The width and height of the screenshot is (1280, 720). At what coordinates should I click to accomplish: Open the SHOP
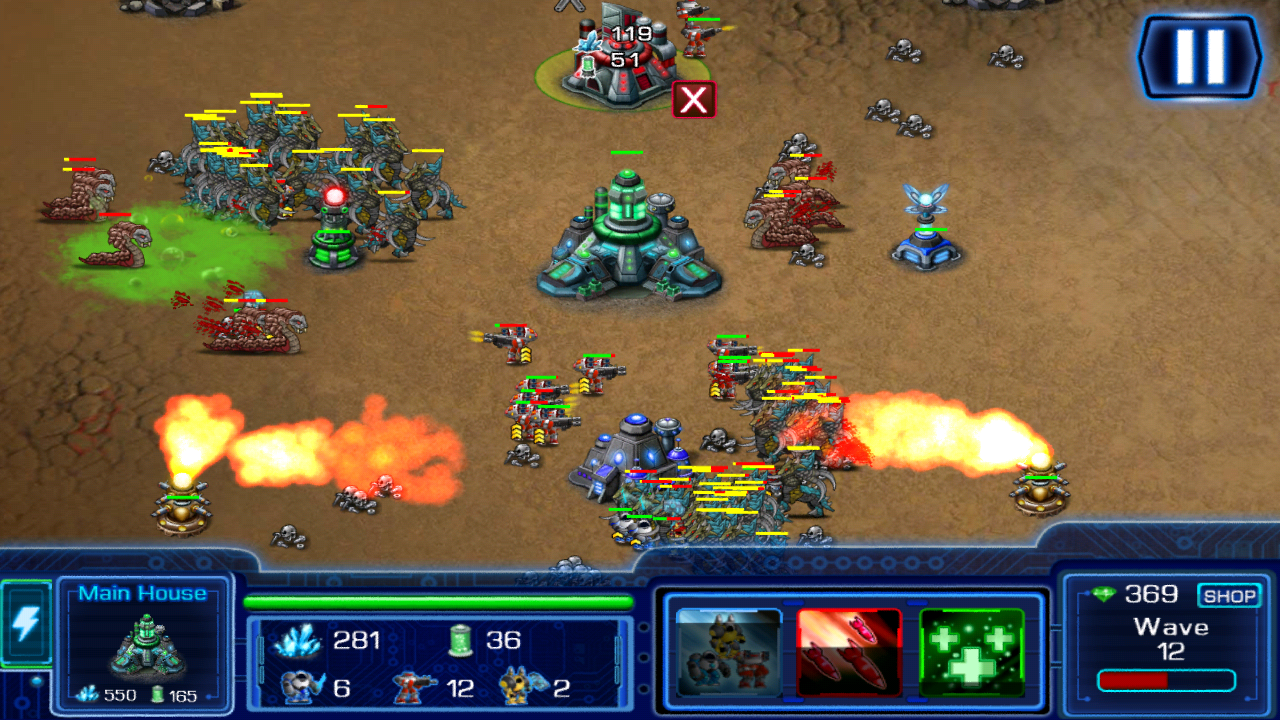point(1229,596)
